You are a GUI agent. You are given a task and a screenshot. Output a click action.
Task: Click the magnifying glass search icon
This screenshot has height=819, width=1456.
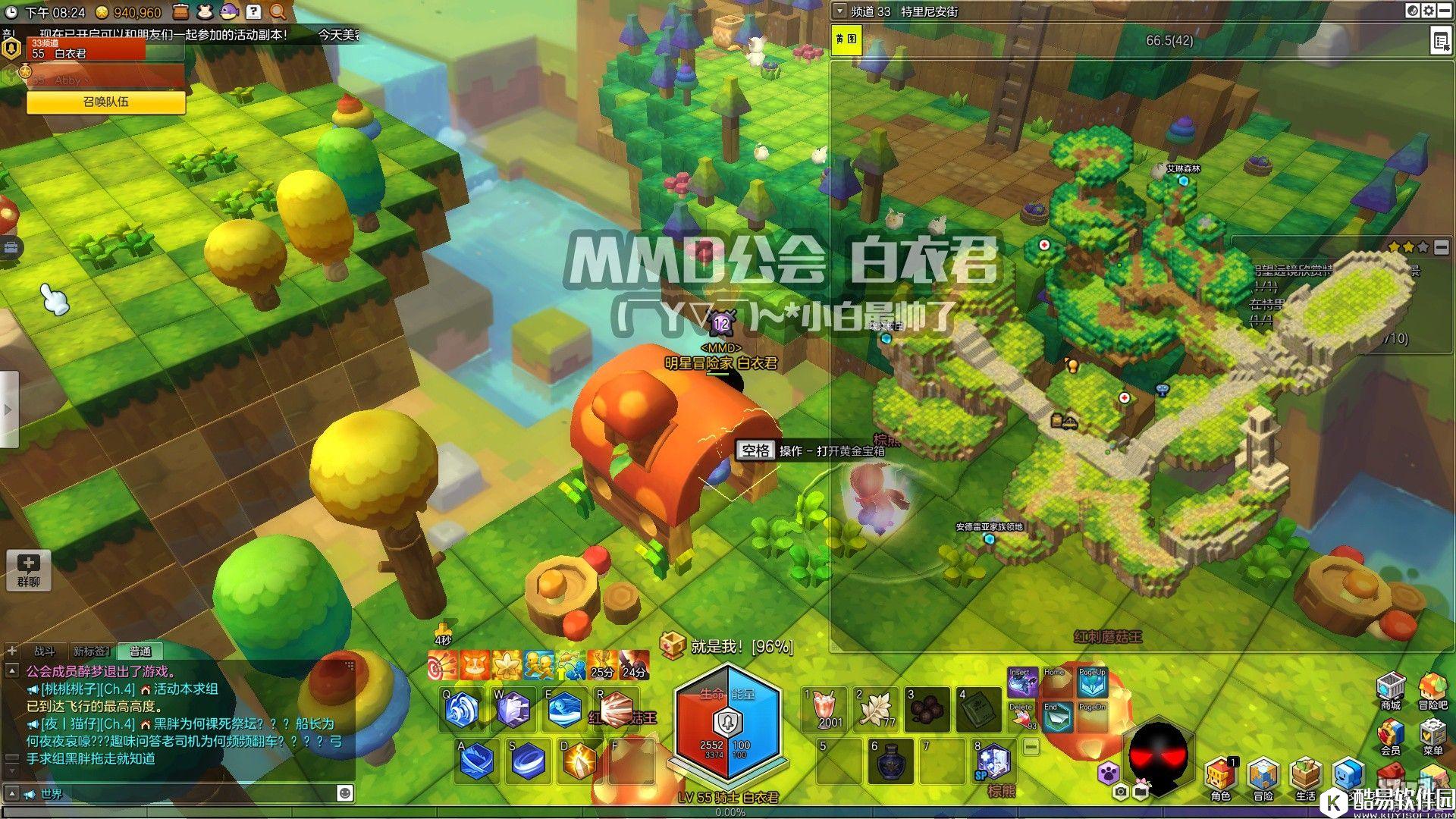click(278, 11)
